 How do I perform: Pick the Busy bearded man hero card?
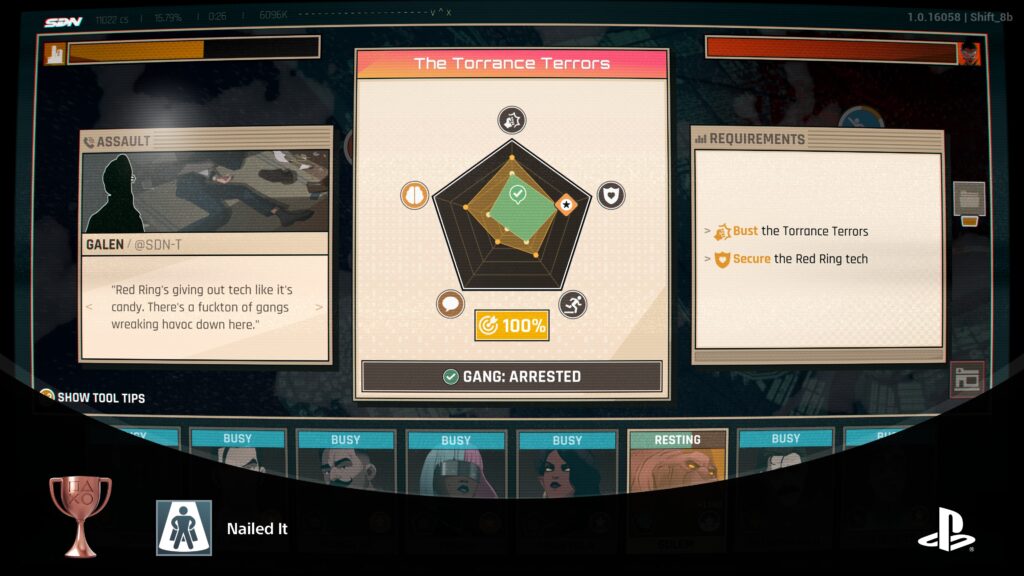click(x=345, y=461)
